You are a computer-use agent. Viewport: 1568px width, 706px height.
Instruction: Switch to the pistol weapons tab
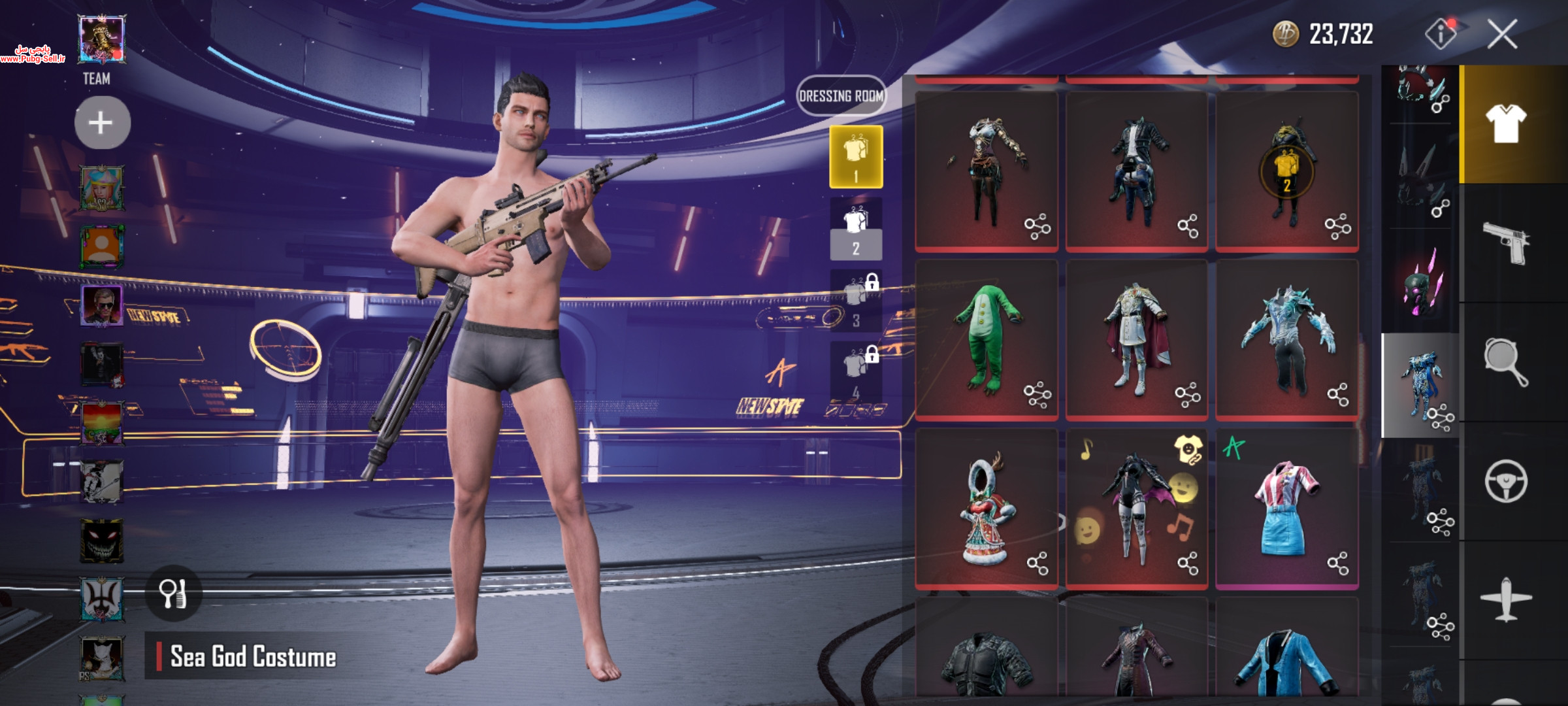point(1506,243)
